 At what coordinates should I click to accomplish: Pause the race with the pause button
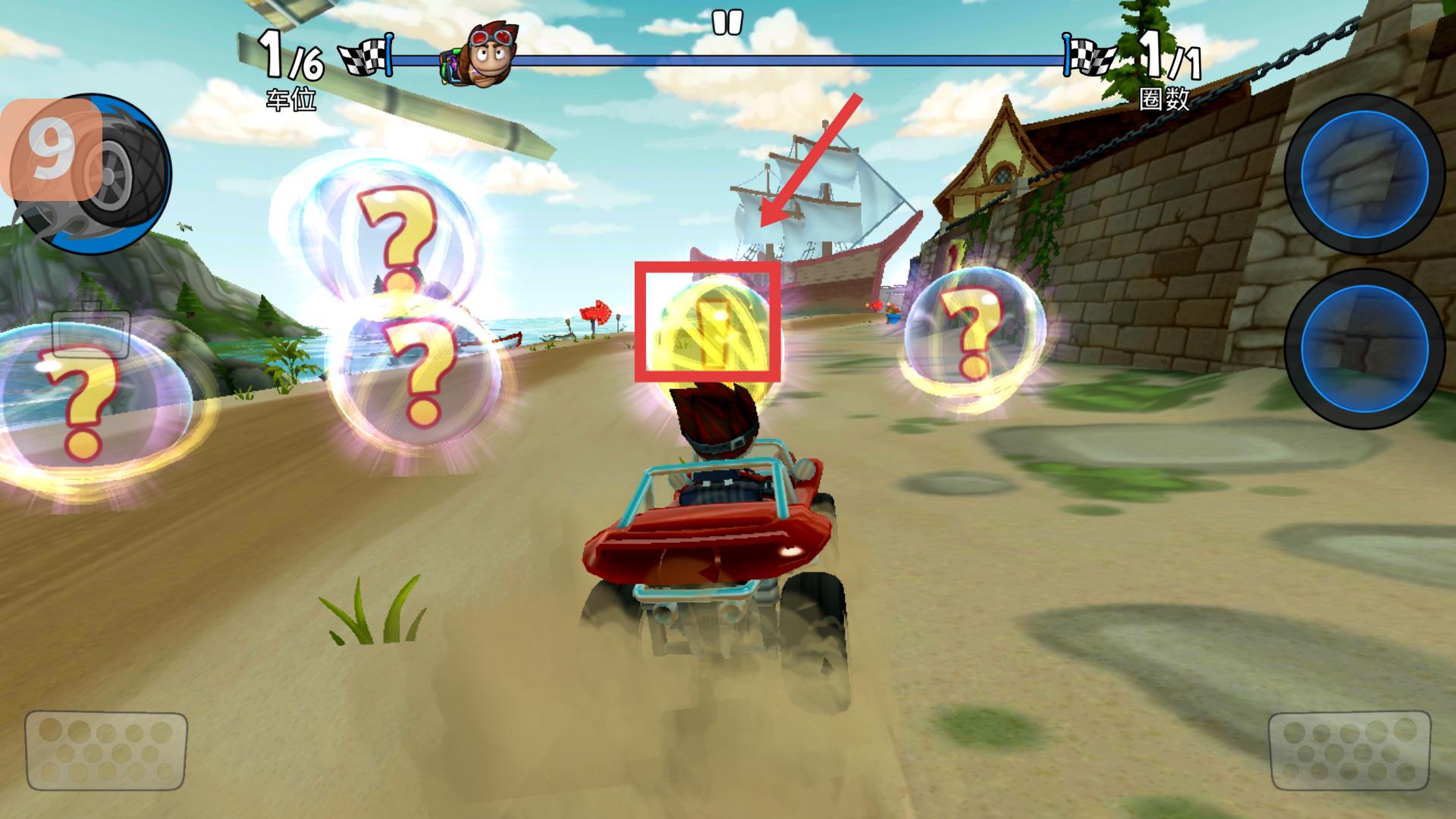(726, 23)
